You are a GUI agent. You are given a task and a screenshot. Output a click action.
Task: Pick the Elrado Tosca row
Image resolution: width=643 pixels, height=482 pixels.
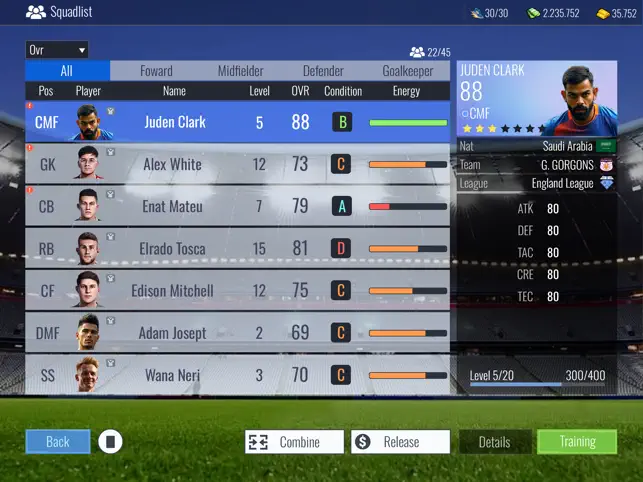tap(238, 248)
